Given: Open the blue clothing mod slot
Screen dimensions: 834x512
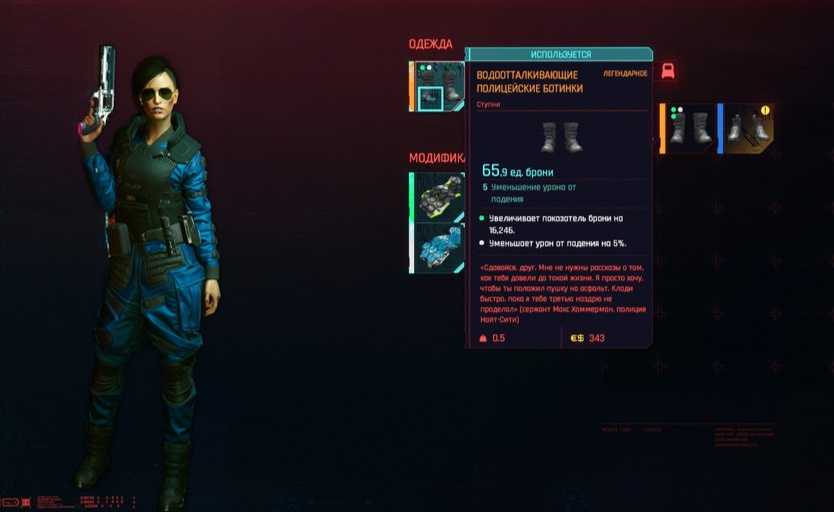Looking at the screenshot, I should point(439,247).
